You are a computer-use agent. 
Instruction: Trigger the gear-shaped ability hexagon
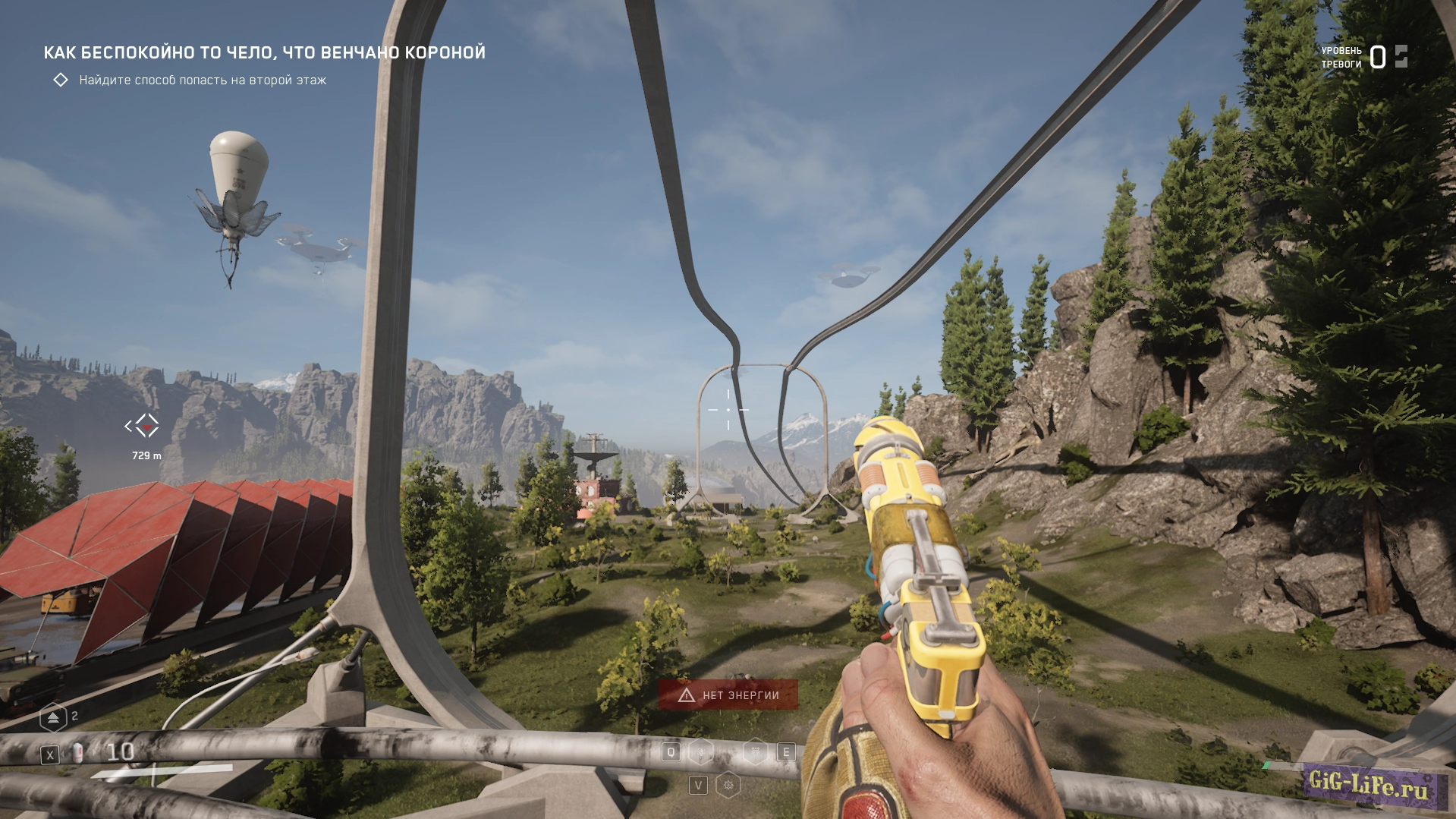[728, 785]
